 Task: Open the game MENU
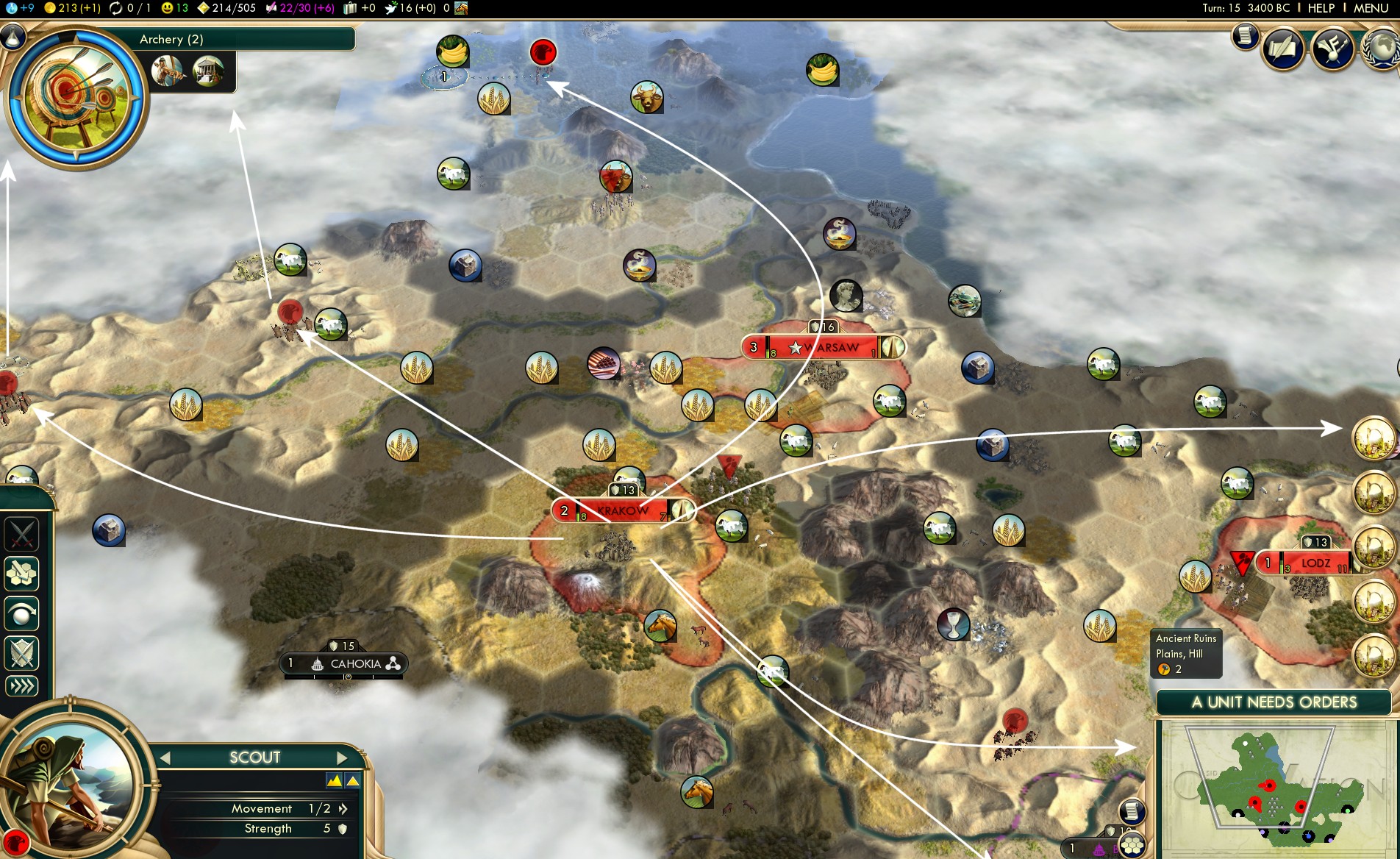click(1371, 8)
